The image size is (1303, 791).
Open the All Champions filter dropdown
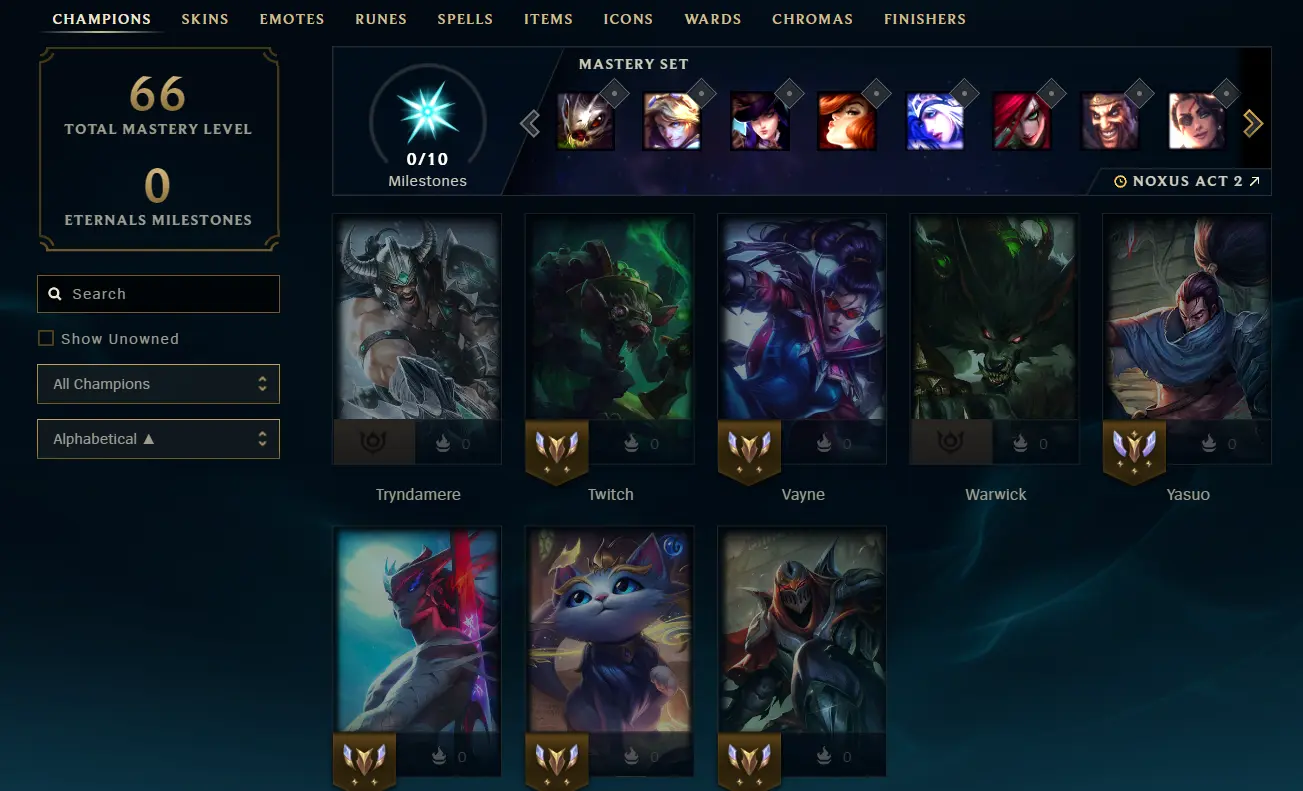point(158,383)
